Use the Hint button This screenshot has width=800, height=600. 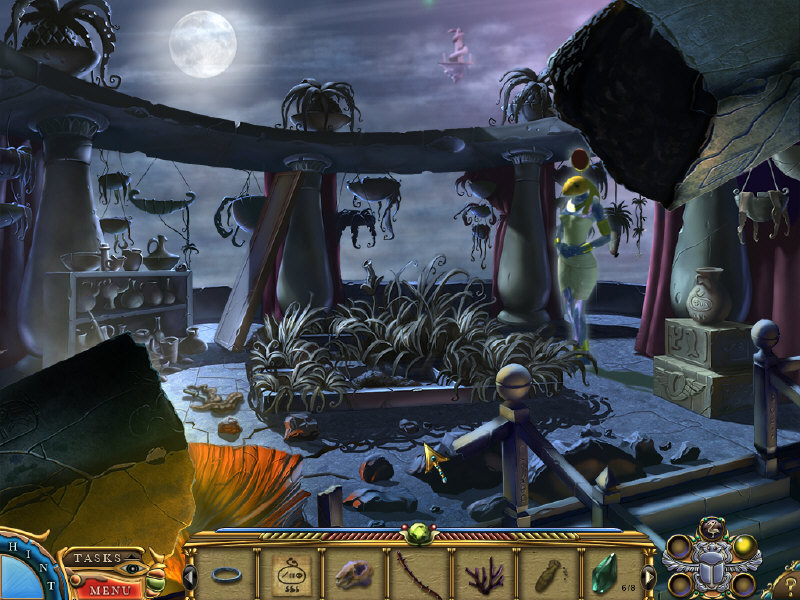20,567
